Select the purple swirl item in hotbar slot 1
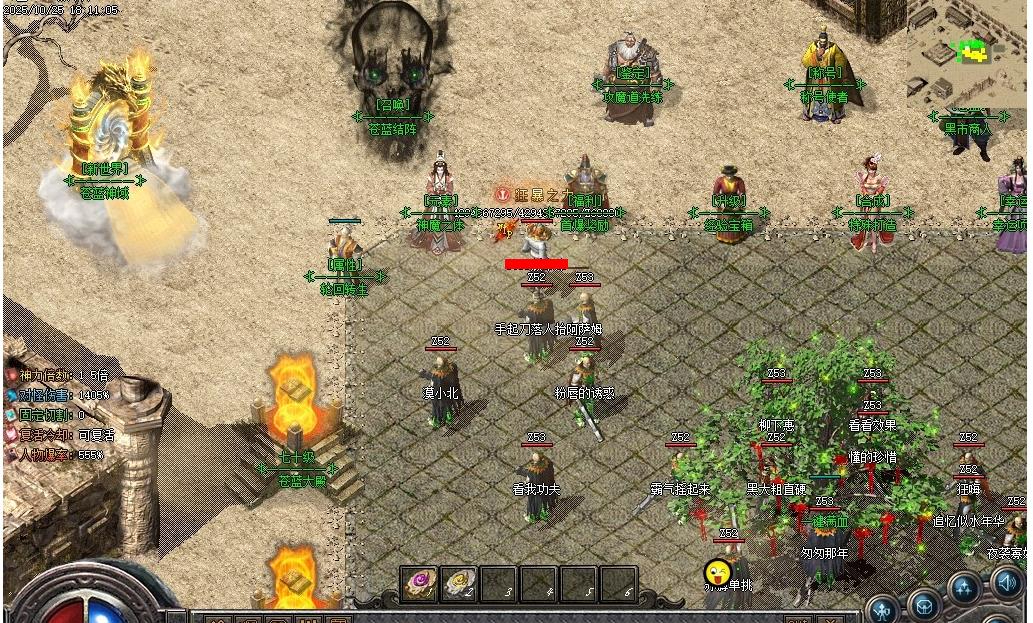The image size is (1033, 623). [418, 583]
